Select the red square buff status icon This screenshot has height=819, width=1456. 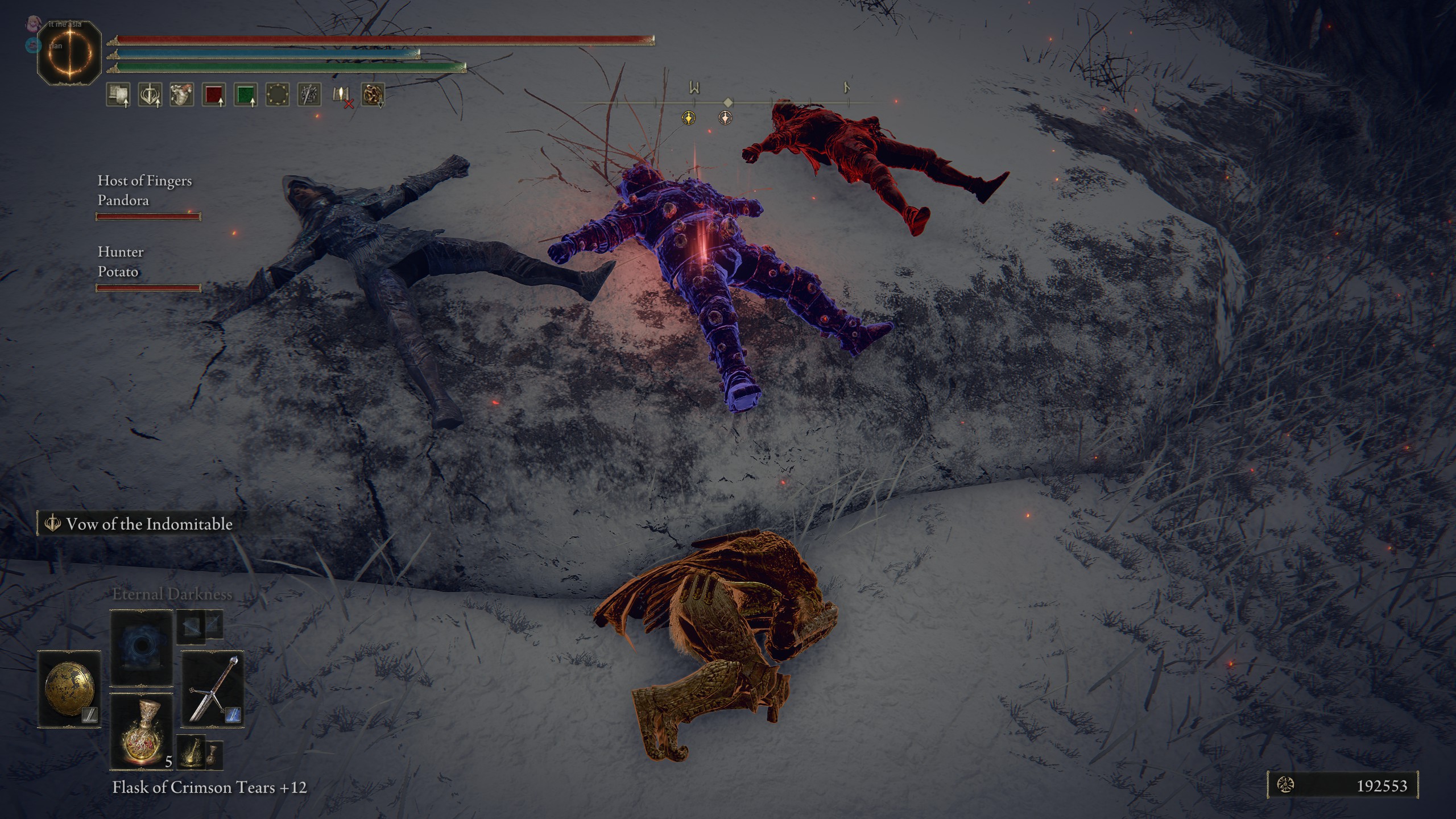pyautogui.click(x=213, y=95)
